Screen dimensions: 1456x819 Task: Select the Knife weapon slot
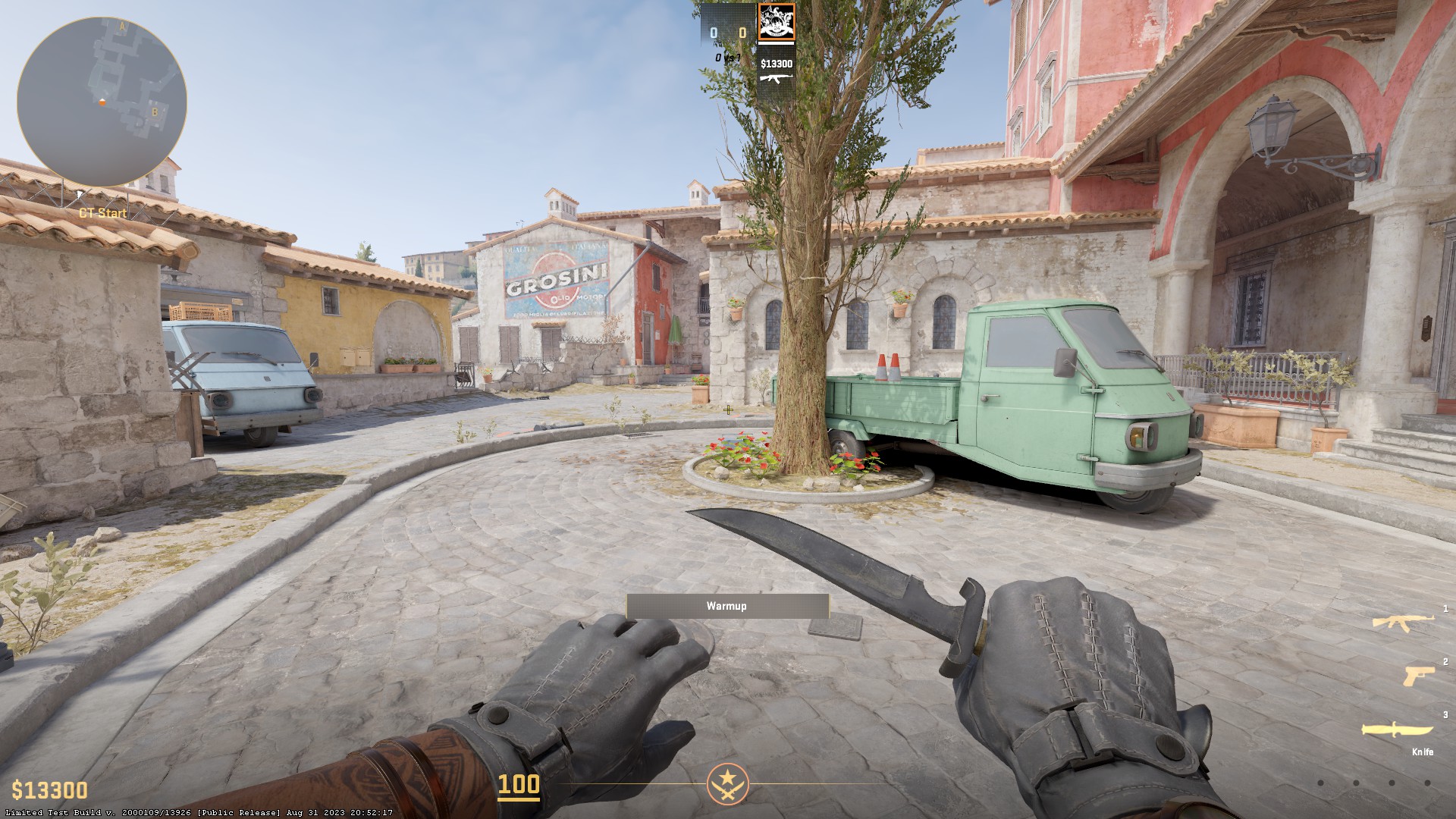point(1397,730)
